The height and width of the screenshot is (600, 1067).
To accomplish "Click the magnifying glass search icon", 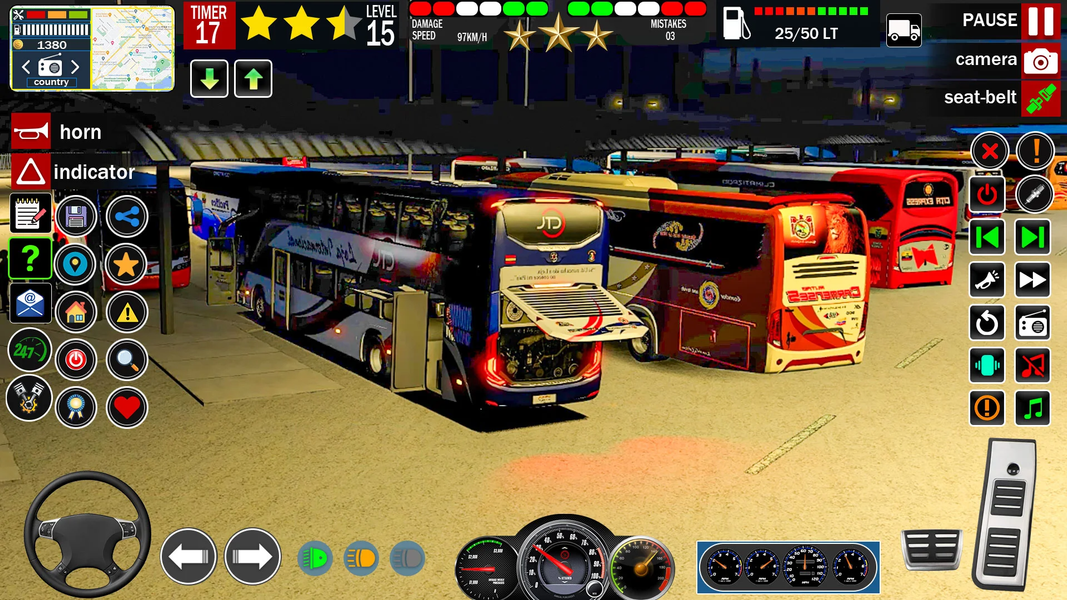I will 126,360.
